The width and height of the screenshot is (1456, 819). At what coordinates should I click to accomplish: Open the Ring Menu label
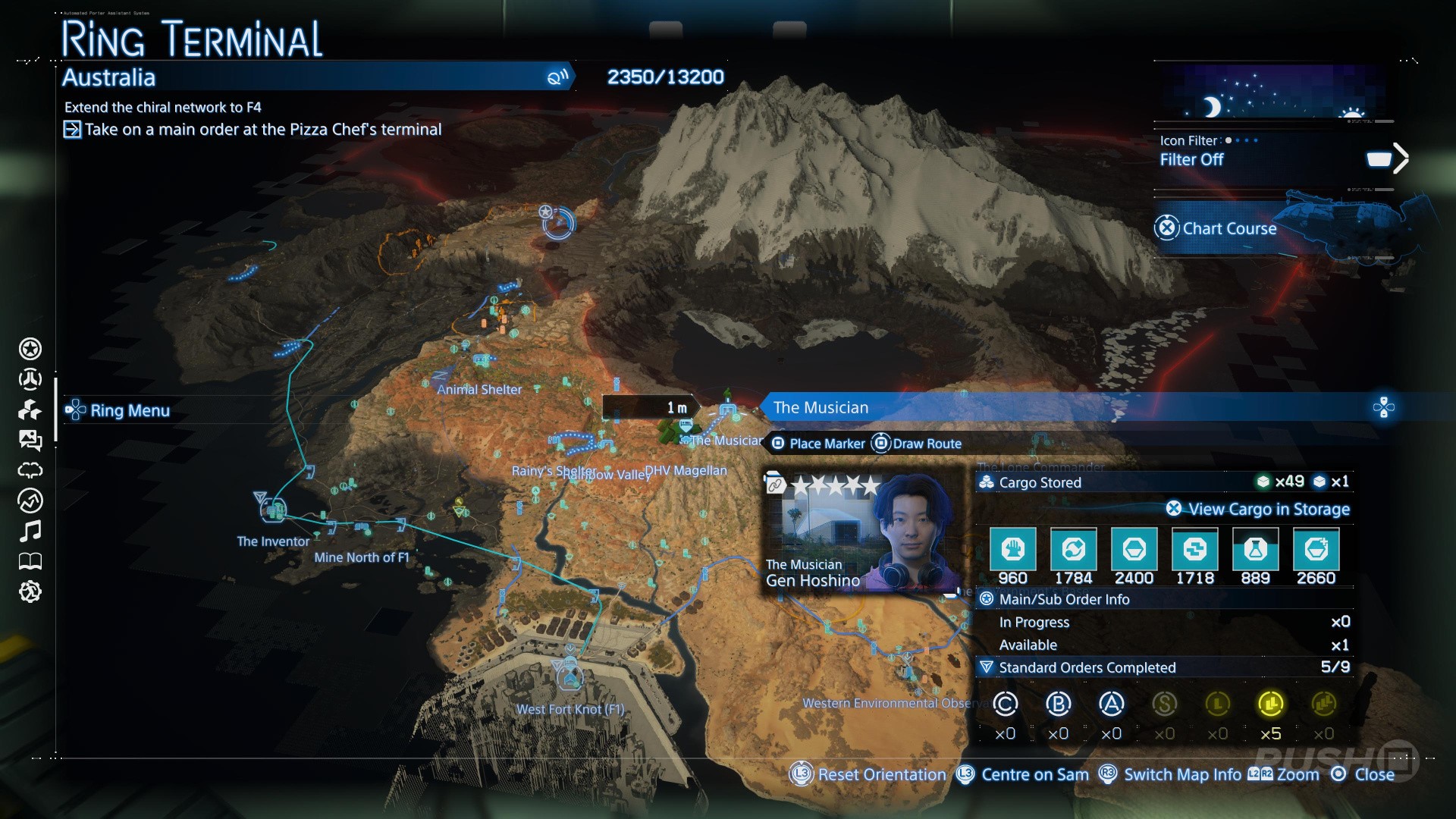click(x=129, y=410)
